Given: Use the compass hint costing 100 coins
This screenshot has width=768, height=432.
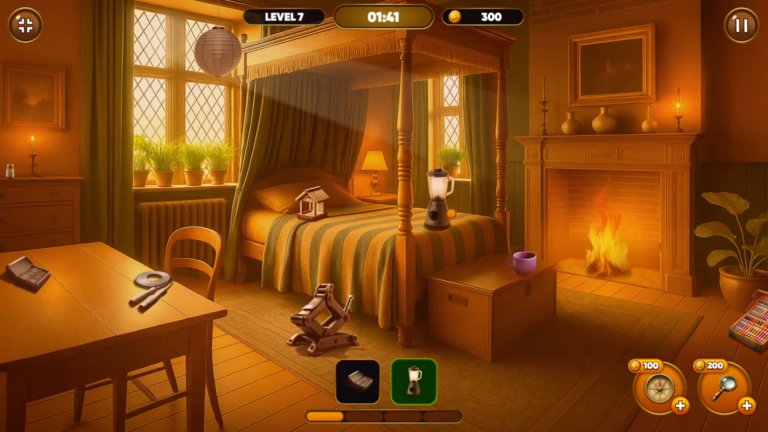Looking at the screenshot, I should tap(654, 386).
